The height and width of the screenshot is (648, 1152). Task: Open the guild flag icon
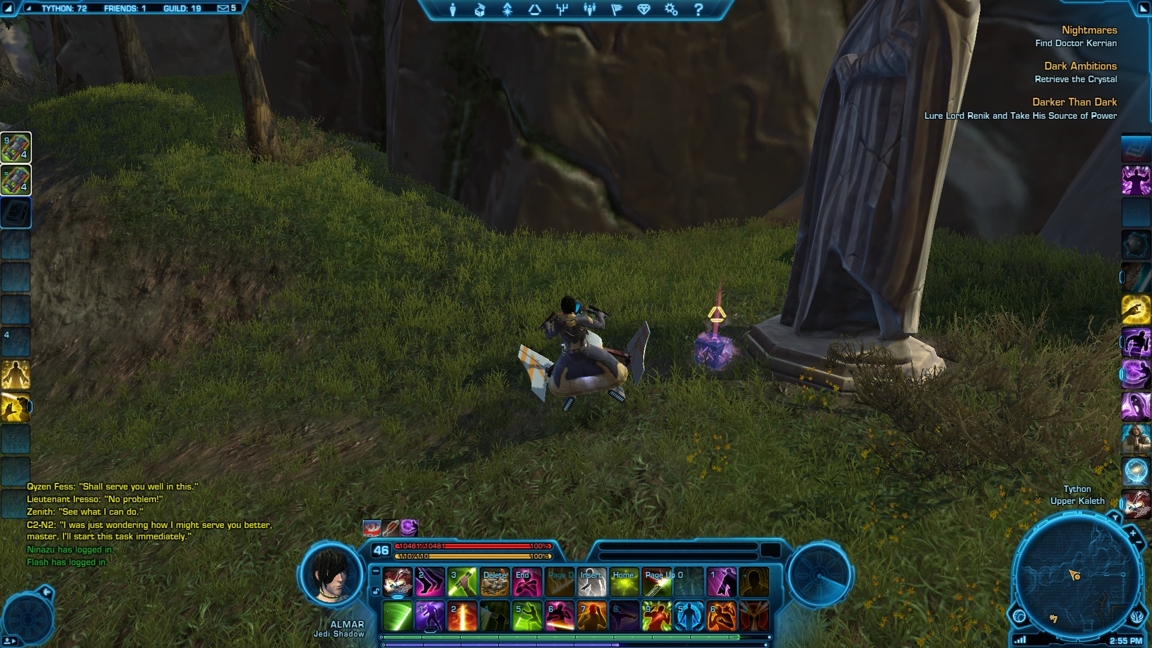click(616, 10)
